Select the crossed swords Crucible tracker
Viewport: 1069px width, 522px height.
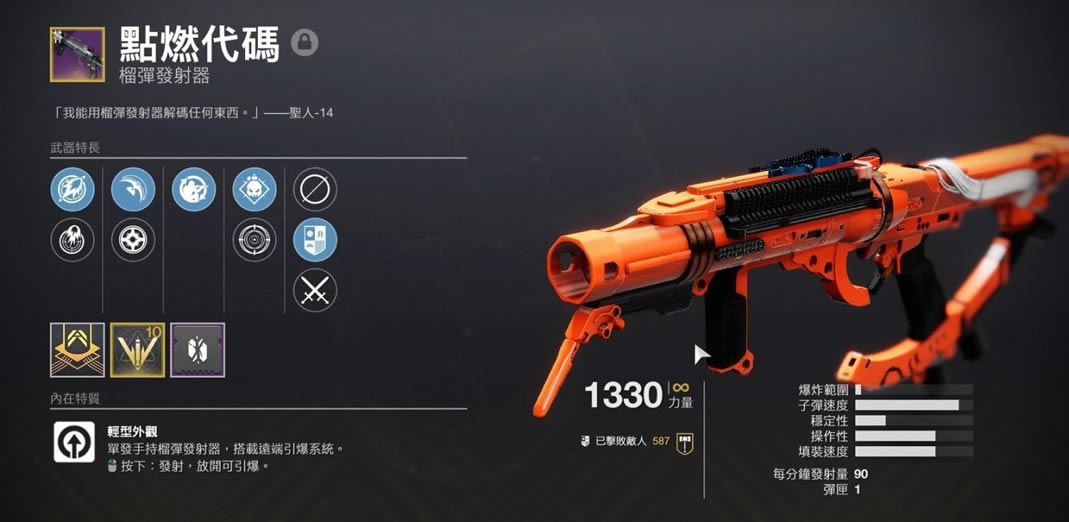pos(315,291)
